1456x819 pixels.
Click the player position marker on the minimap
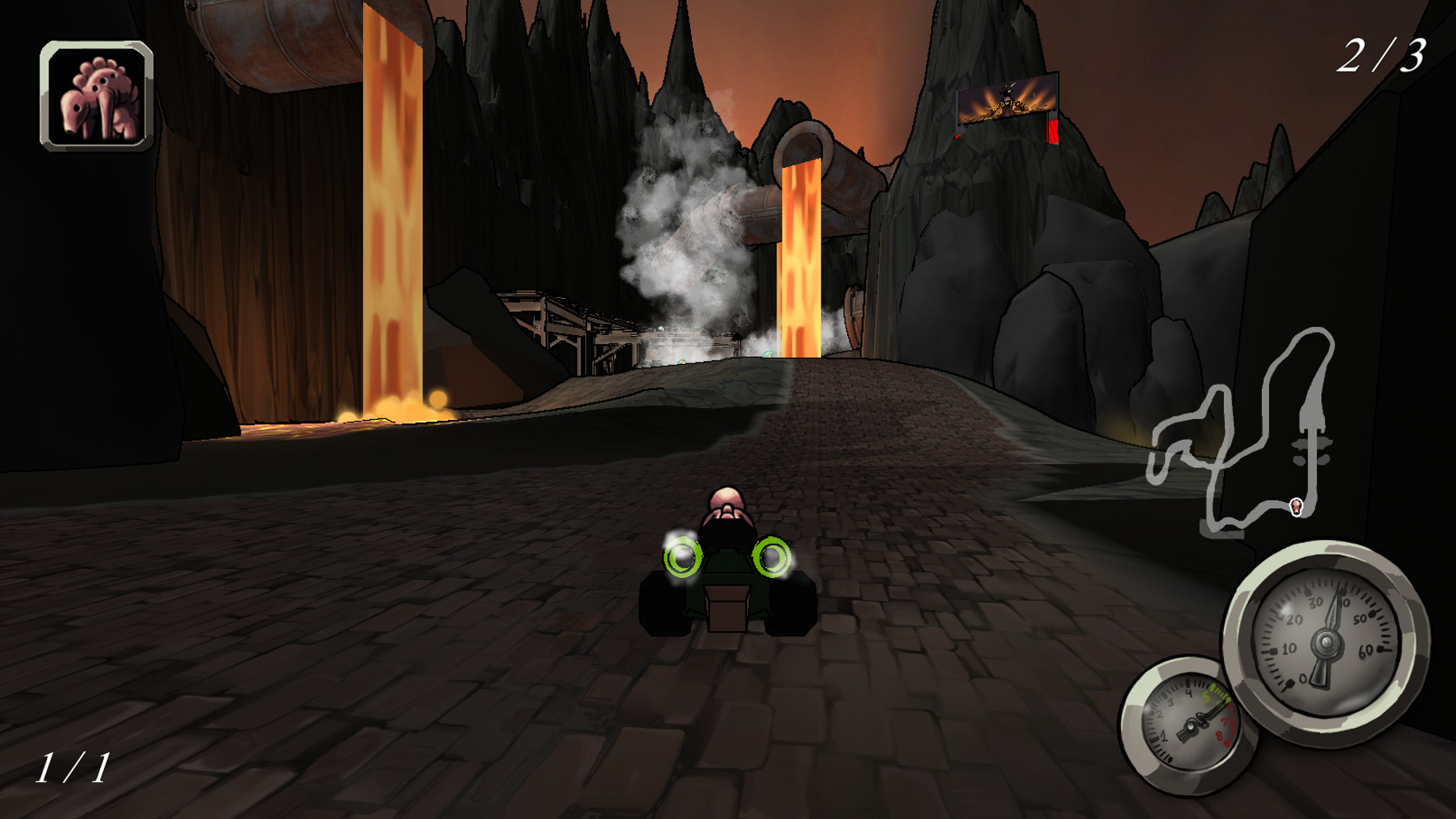pos(1296,507)
